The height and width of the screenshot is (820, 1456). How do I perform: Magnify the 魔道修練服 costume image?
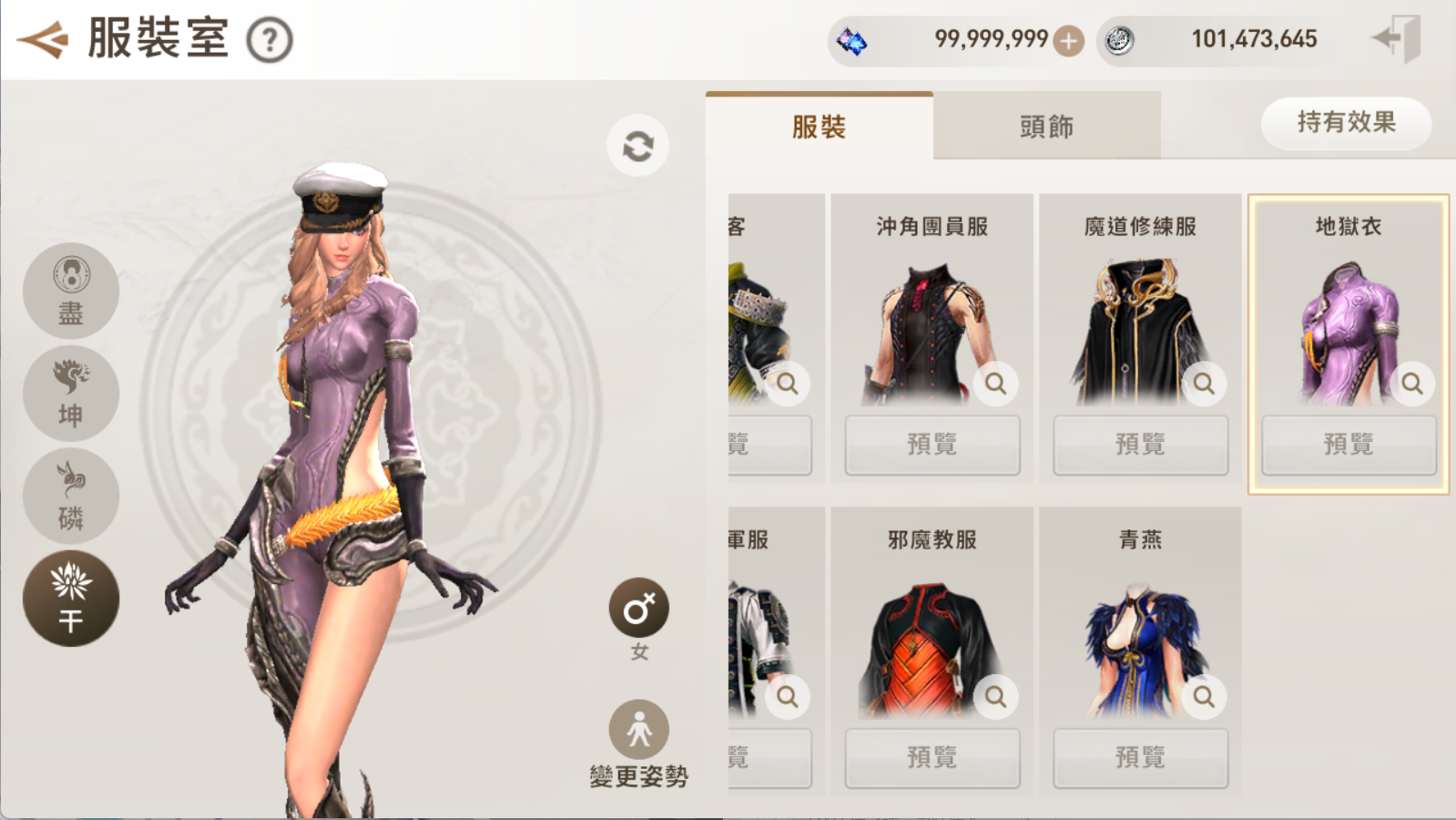tap(1204, 384)
